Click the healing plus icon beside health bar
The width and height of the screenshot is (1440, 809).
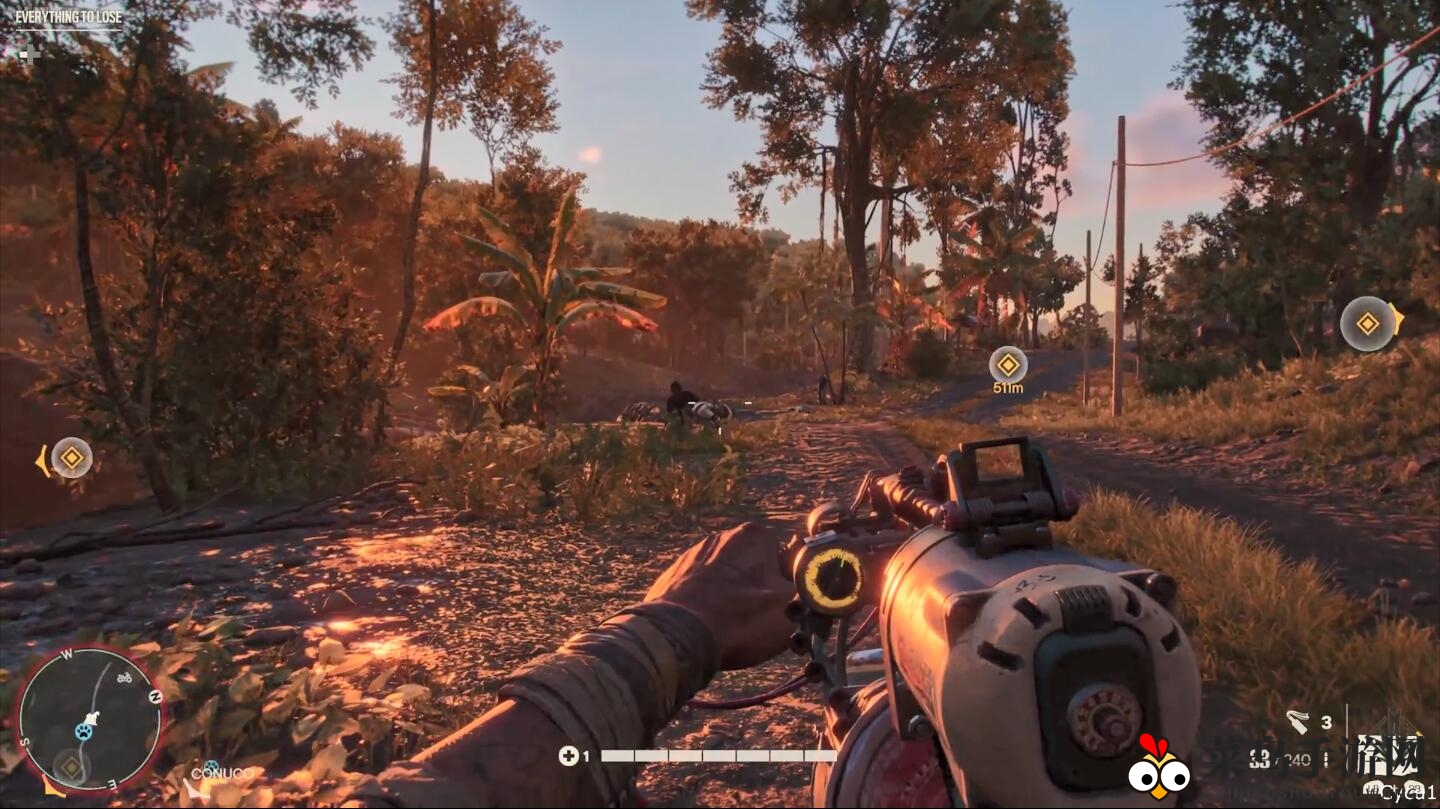568,756
